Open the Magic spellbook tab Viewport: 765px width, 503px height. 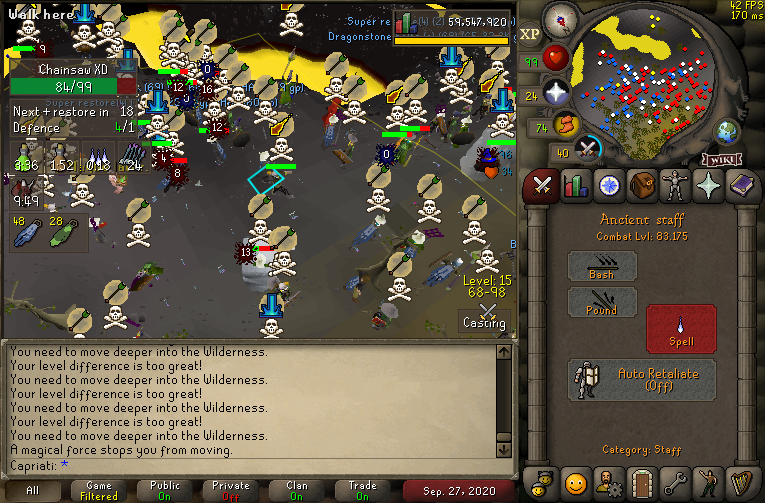(741, 186)
